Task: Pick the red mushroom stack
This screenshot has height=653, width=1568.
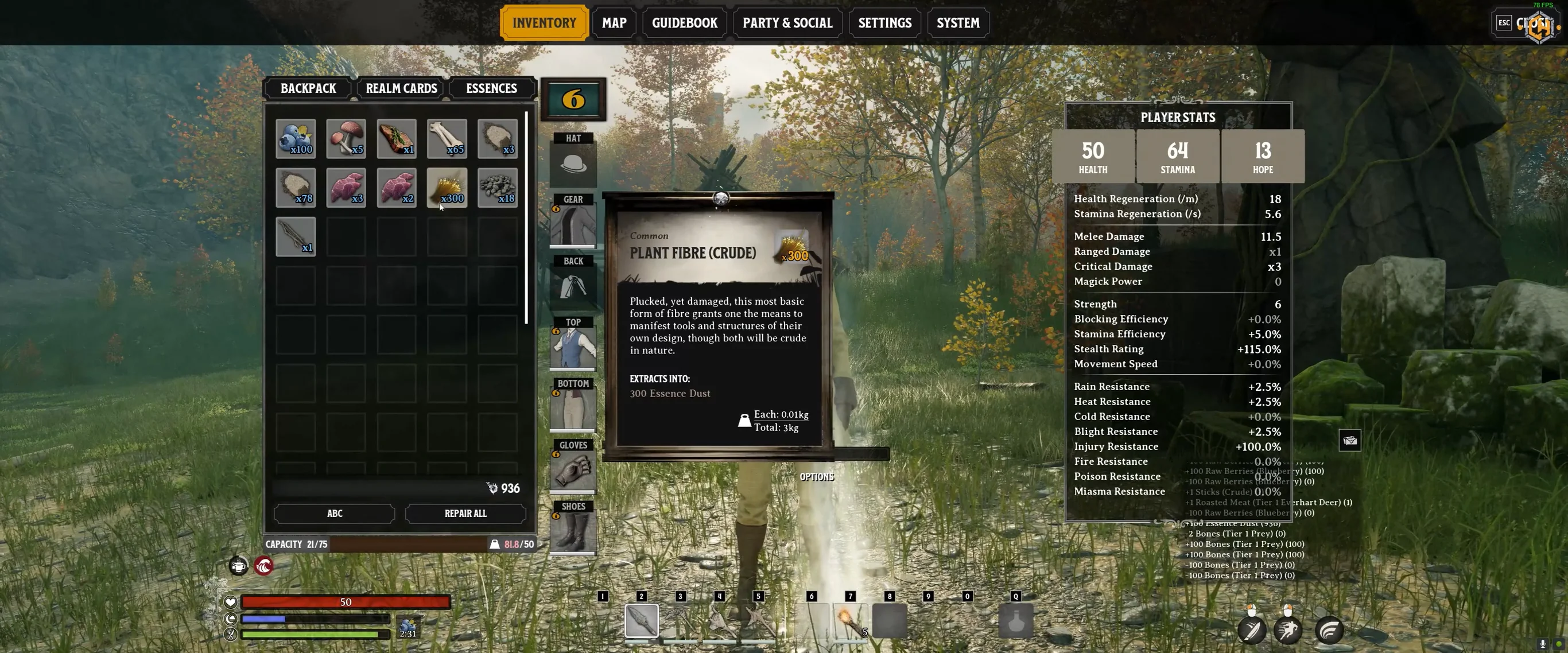Action: coord(346,139)
